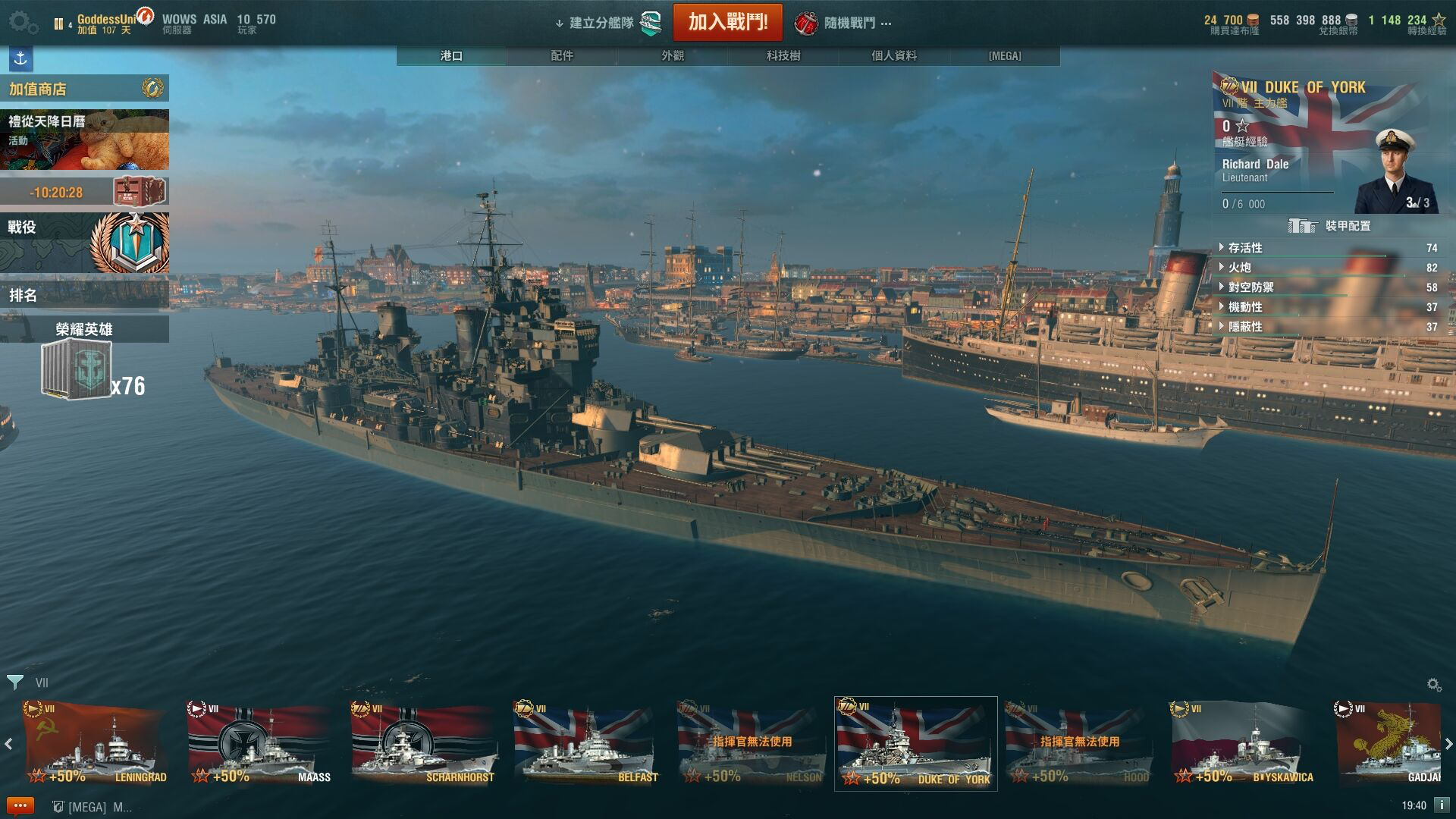This screenshot has width=1456, height=819.
Task: Click the red 加入戰鬥! battle button
Action: (x=727, y=22)
